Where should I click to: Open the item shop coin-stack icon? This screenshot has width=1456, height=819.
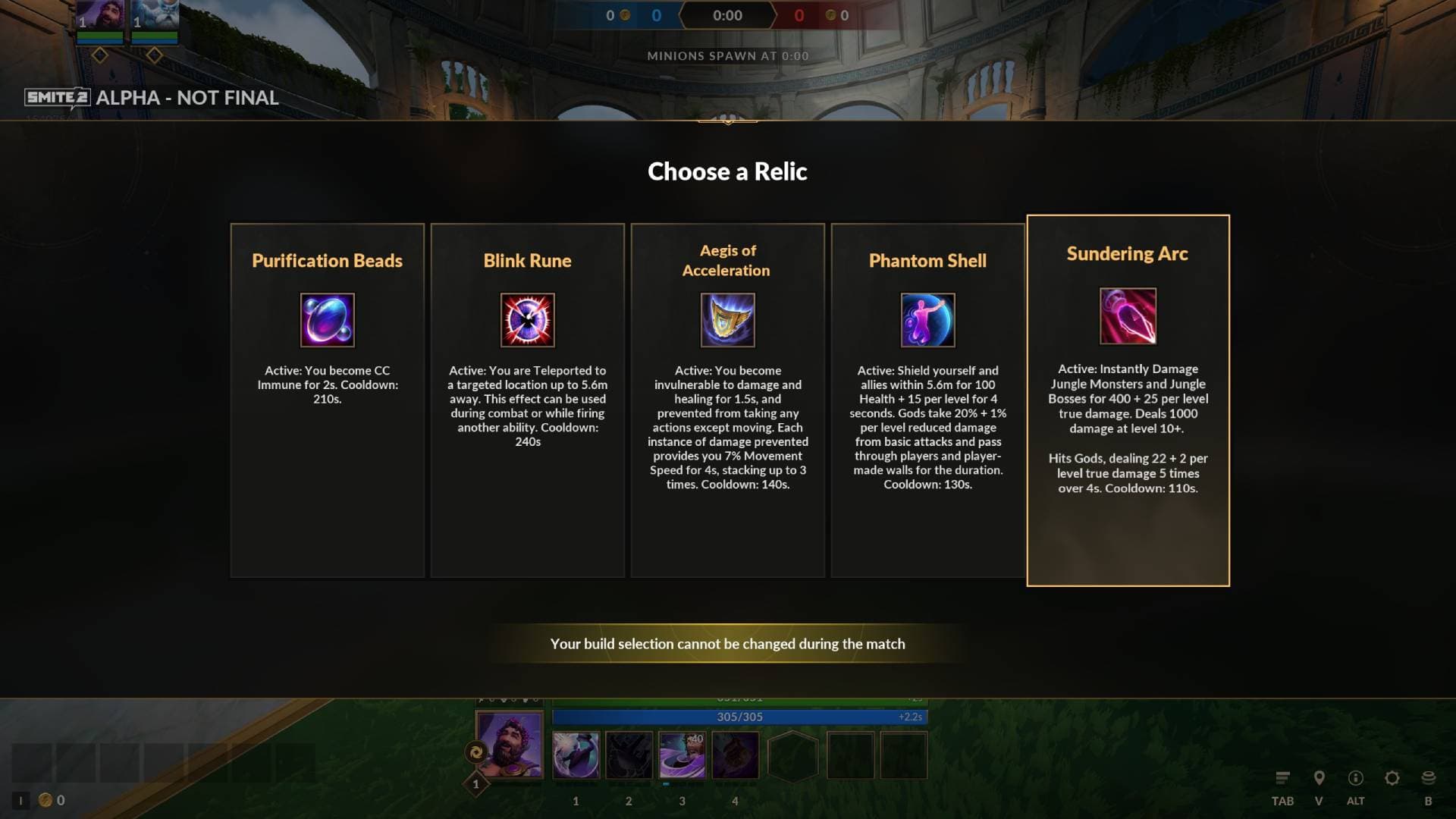point(1428,778)
